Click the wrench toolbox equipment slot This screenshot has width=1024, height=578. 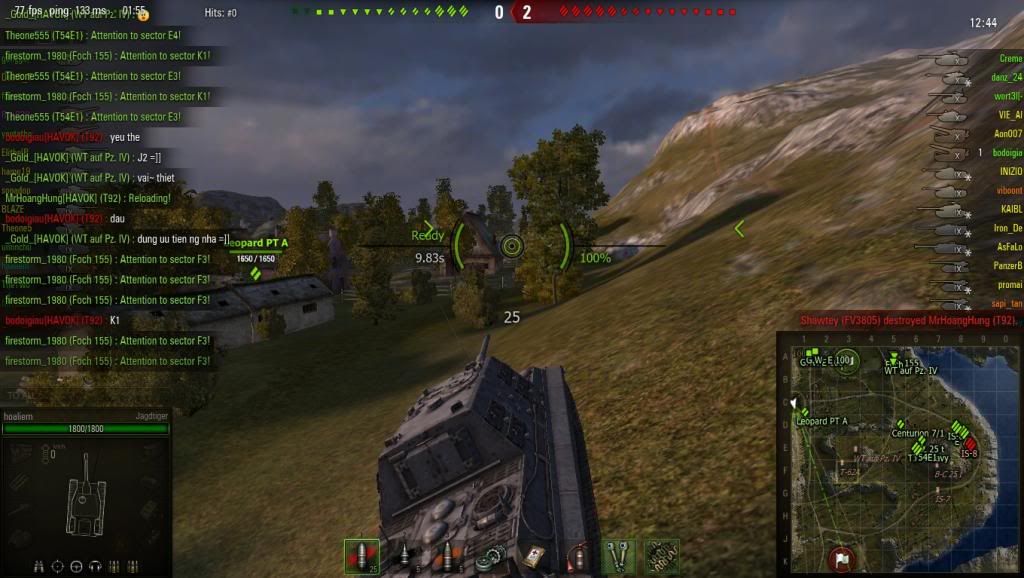(x=618, y=556)
